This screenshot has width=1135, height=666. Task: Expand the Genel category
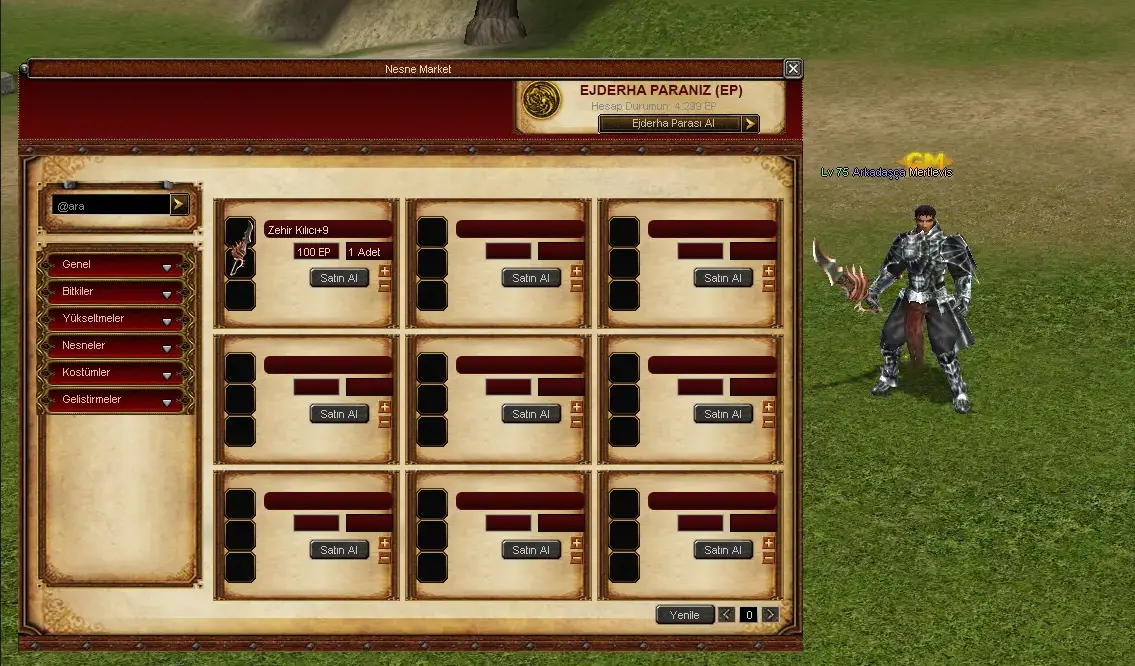111,265
